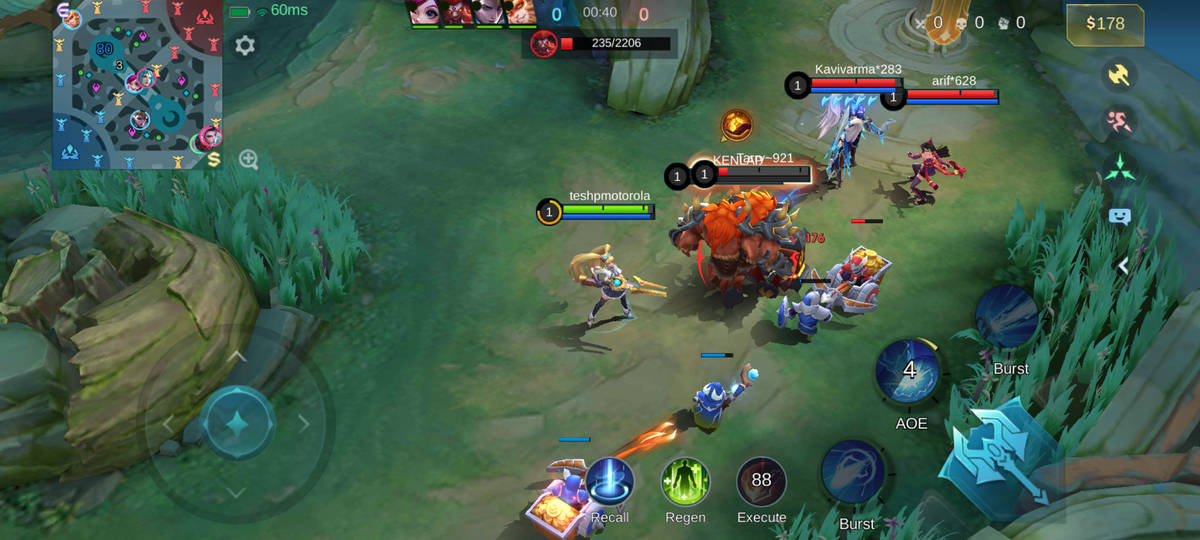Send the retreat running-figure signal

point(1119,121)
